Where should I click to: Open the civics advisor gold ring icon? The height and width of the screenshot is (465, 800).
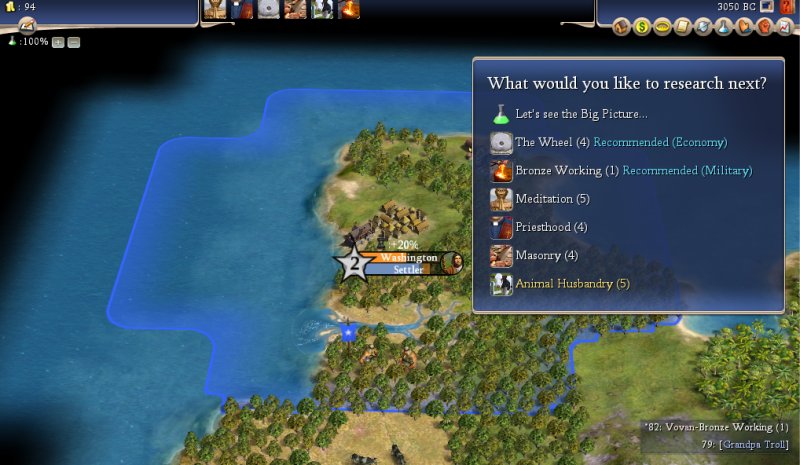click(x=662, y=27)
